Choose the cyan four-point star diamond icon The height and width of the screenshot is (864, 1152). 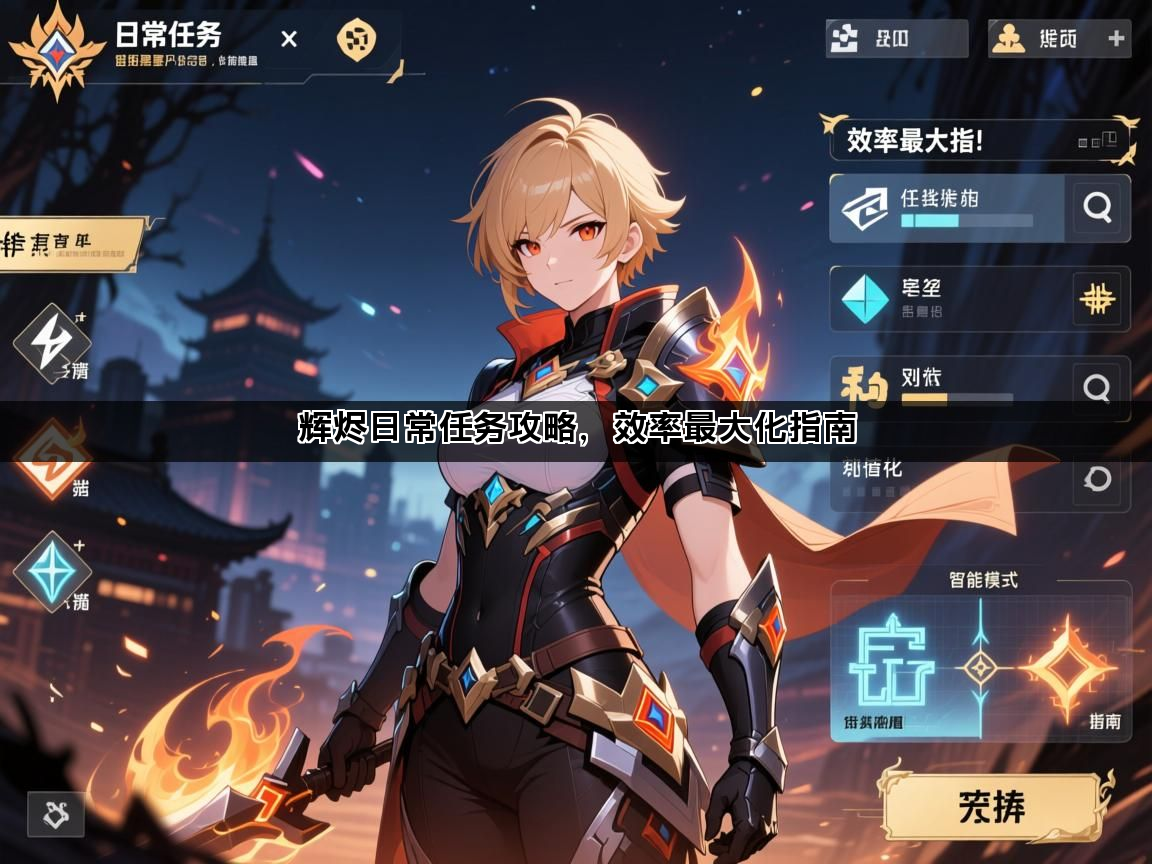51,571
